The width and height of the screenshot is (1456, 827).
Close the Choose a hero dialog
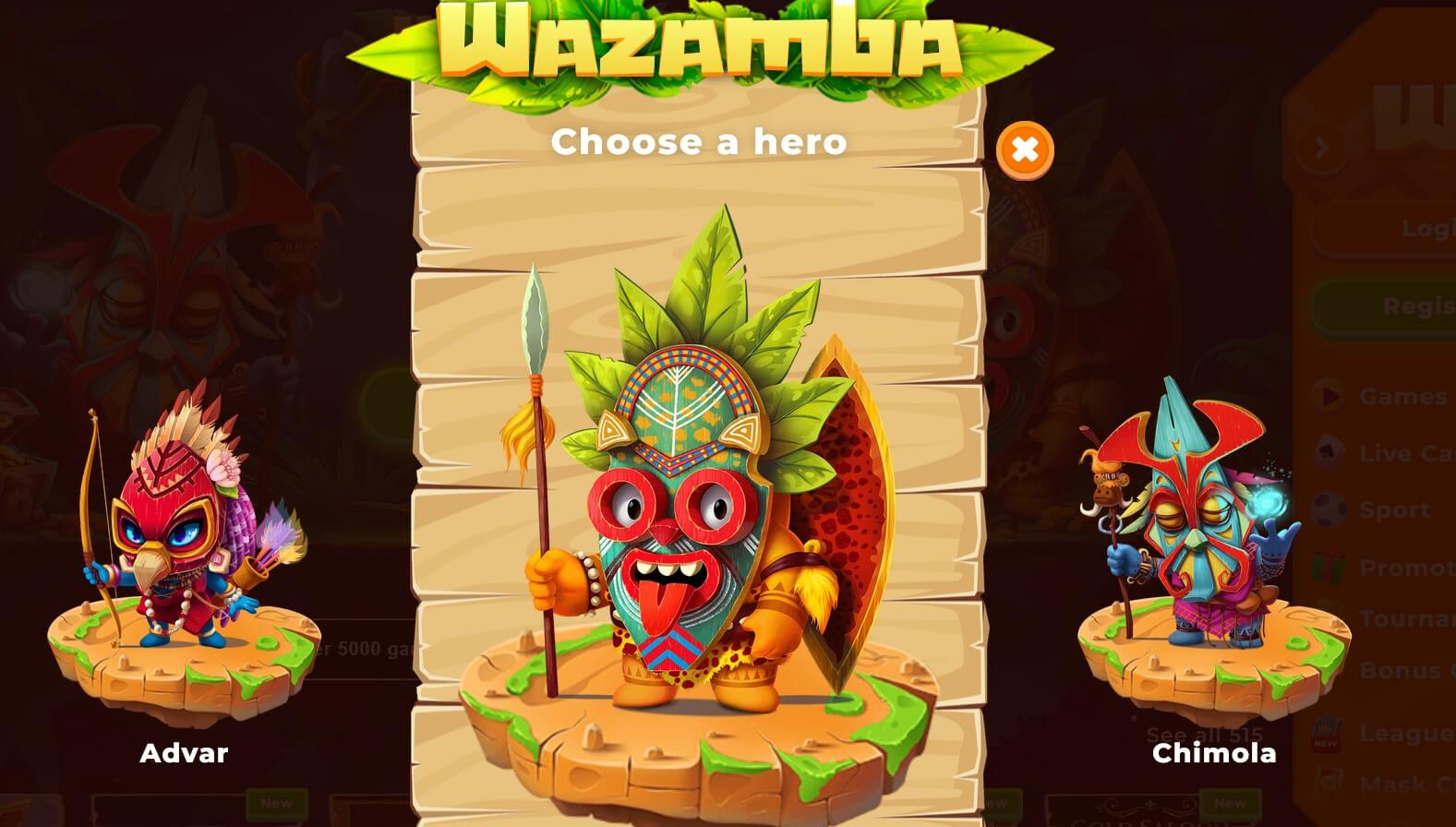pyautogui.click(x=1025, y=150)
